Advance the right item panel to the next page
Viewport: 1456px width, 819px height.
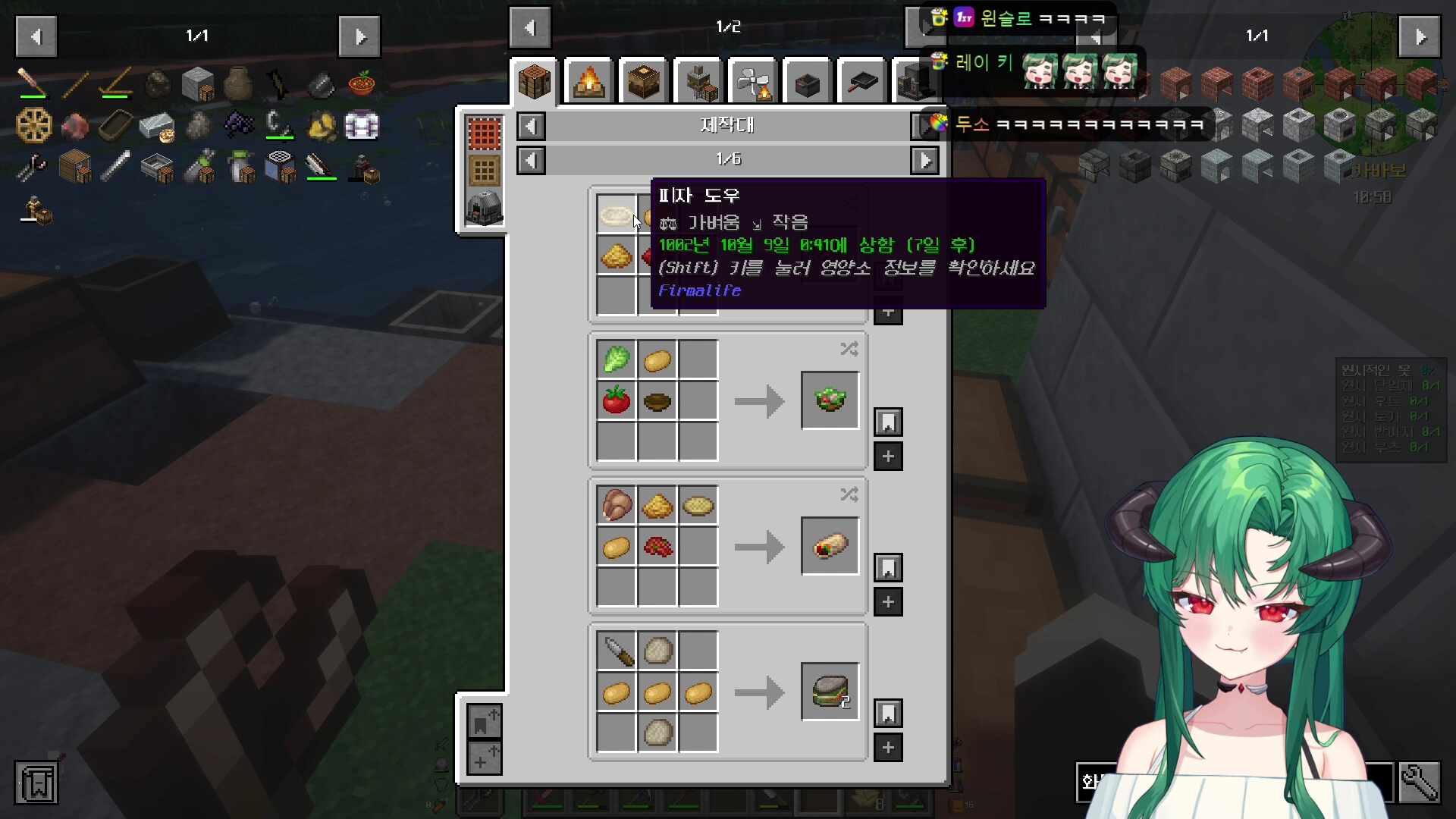(x=1420, y=36)
